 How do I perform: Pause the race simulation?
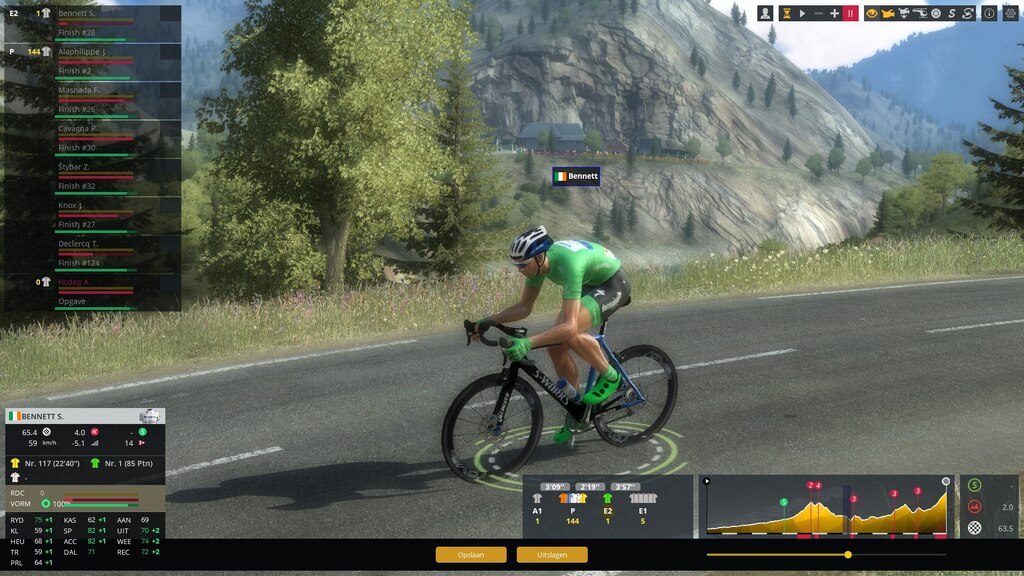pyautogui.click(x=850, y=13)
